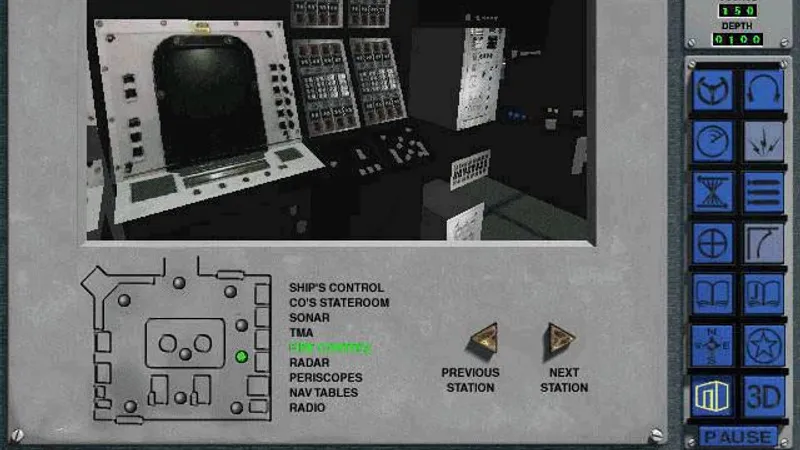The height and width of the screenshot is (450, 800).
Task: Switch to the 3D view button
Action: point(764,397)
